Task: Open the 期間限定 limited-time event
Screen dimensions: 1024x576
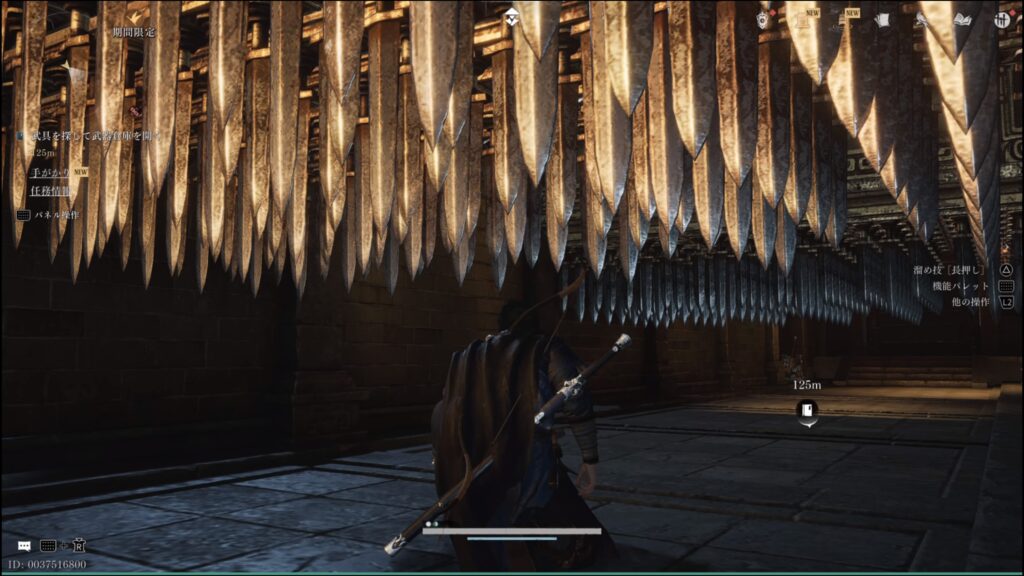Action: [134, 32]
